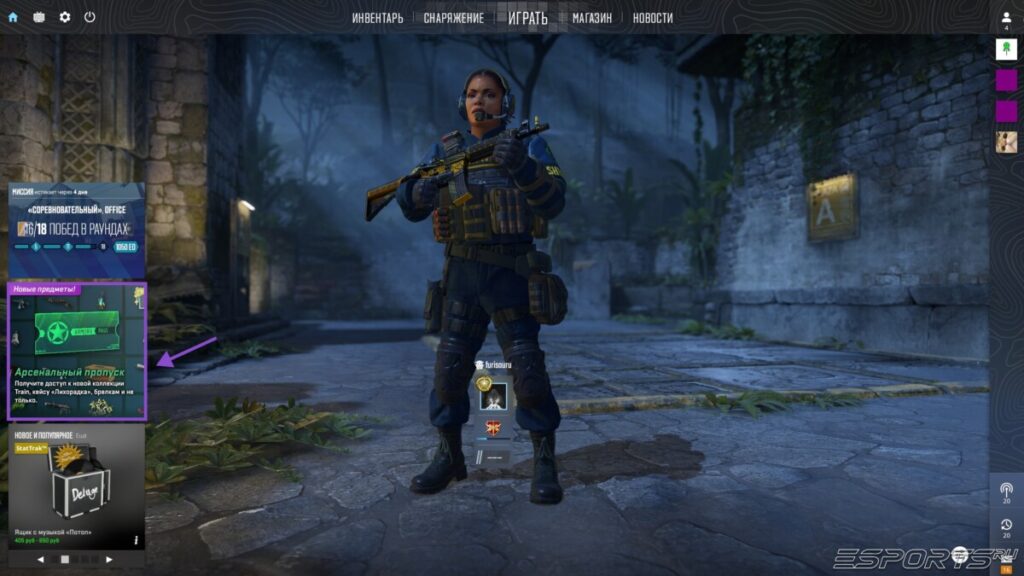
Task: Open the ИНВЕНТАРЬ tab
Action: click(x=378, y=18)
